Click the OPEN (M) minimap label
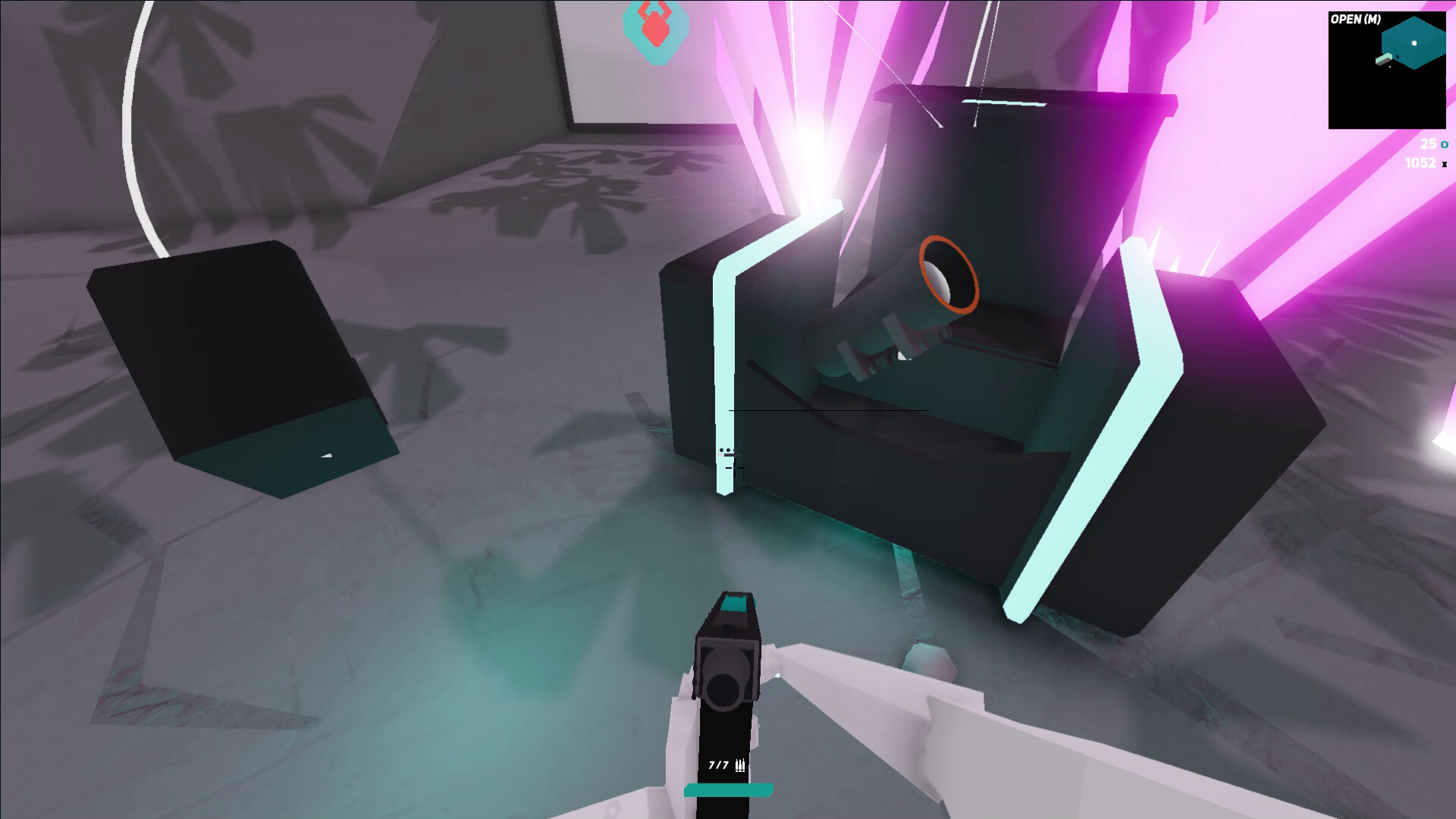The width and height of the screenshot is (1456, 819). tap(1354, 18)
